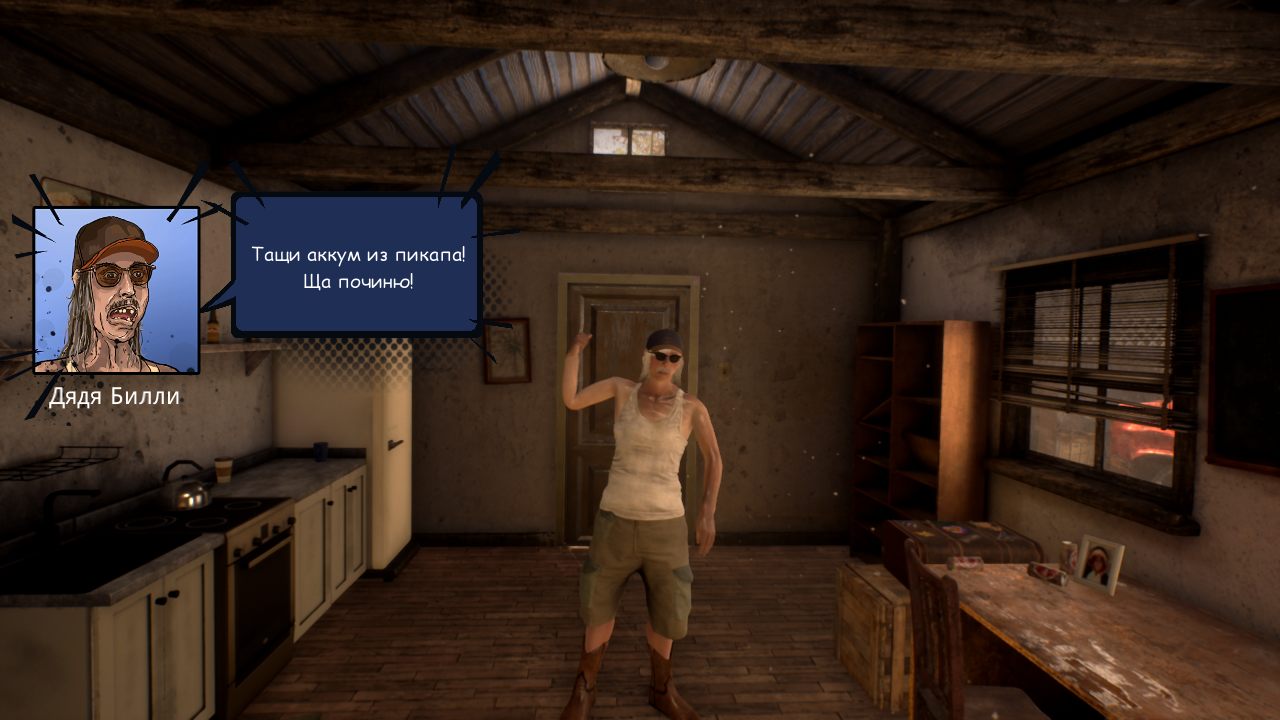This screenshot has height=720, width=1280.
Task: Click Uncle Billy's speech bubble to continue
Action: [358, 266]
